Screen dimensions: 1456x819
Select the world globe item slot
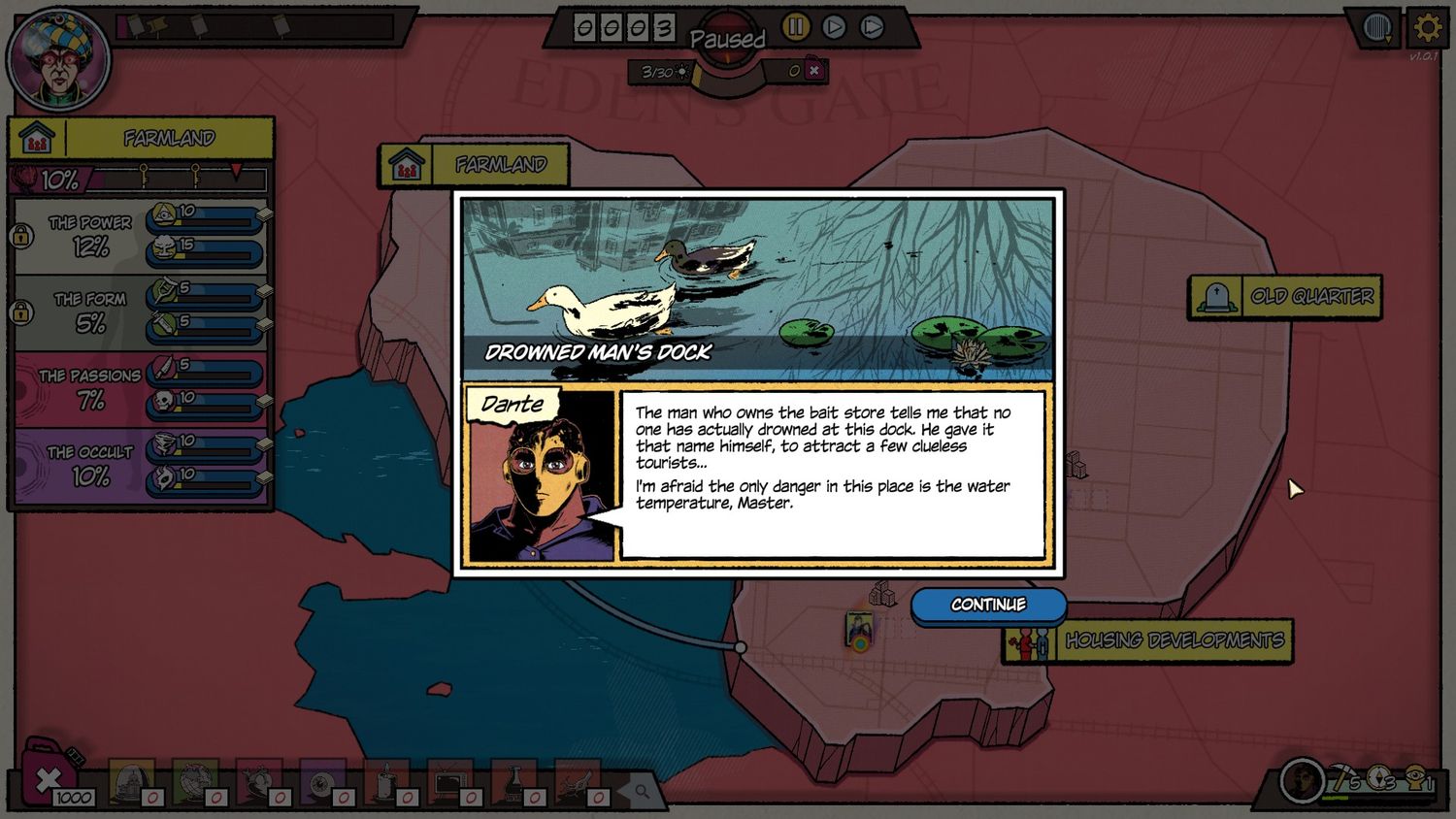pos(195,781)
